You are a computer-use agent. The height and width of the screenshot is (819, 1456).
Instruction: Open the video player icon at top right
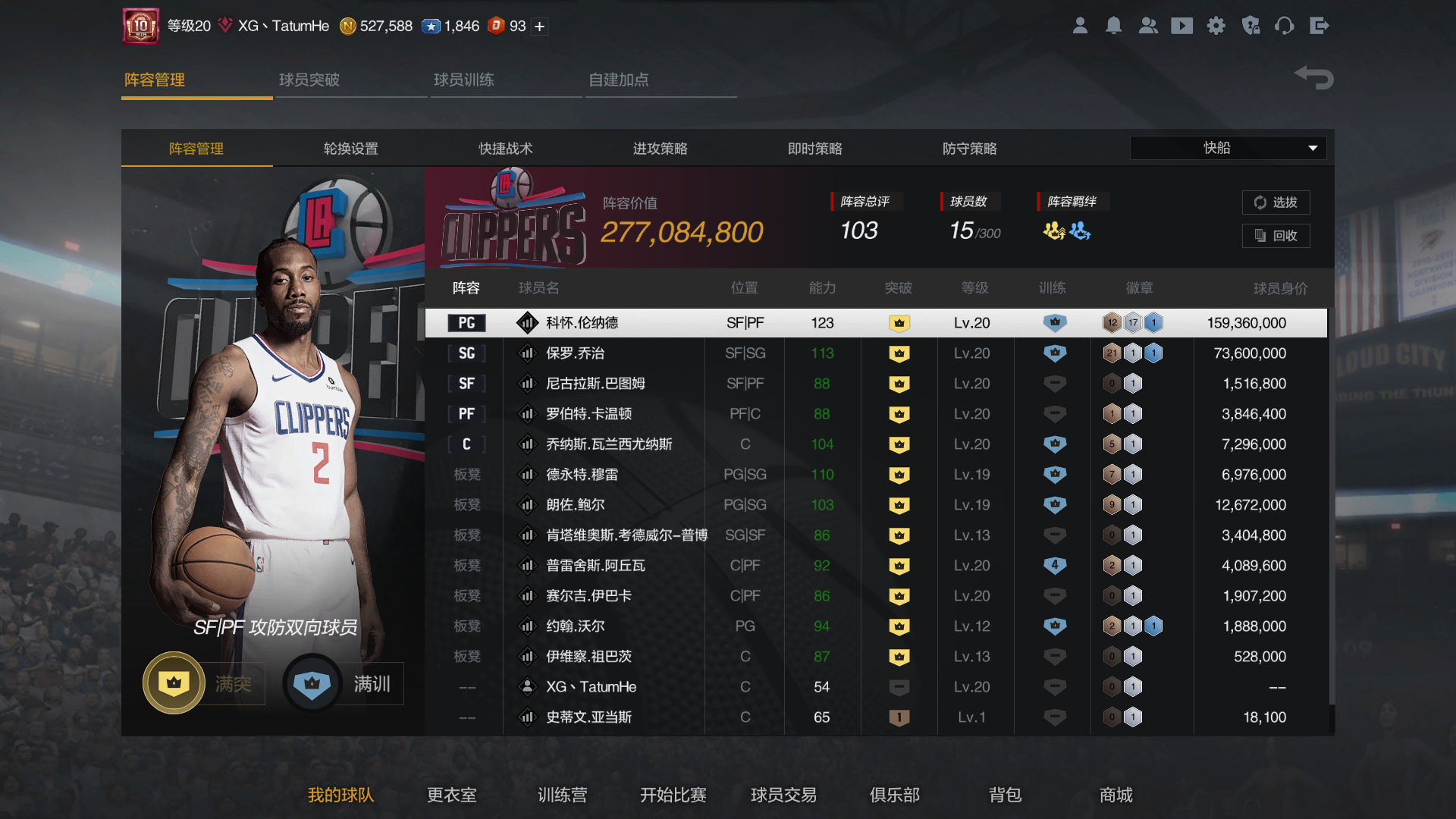click(1182, 25)
